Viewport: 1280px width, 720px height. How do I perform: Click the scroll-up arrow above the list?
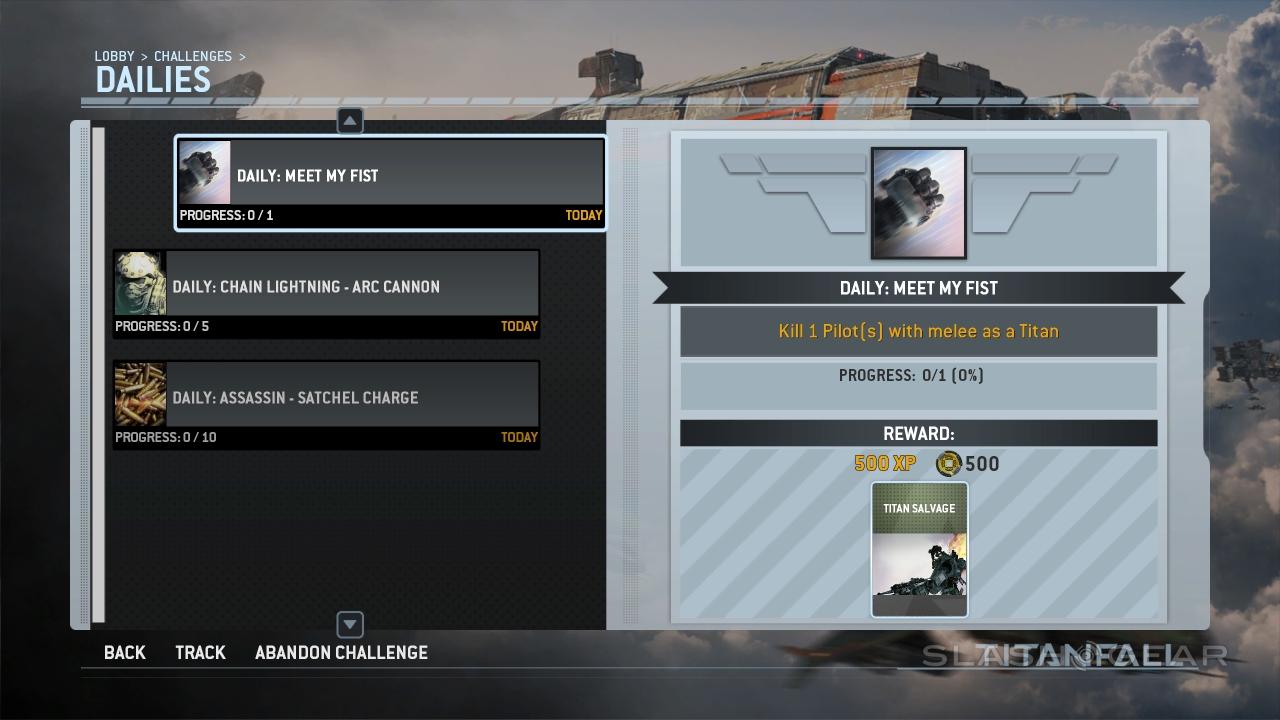click(x=350, y=121)
